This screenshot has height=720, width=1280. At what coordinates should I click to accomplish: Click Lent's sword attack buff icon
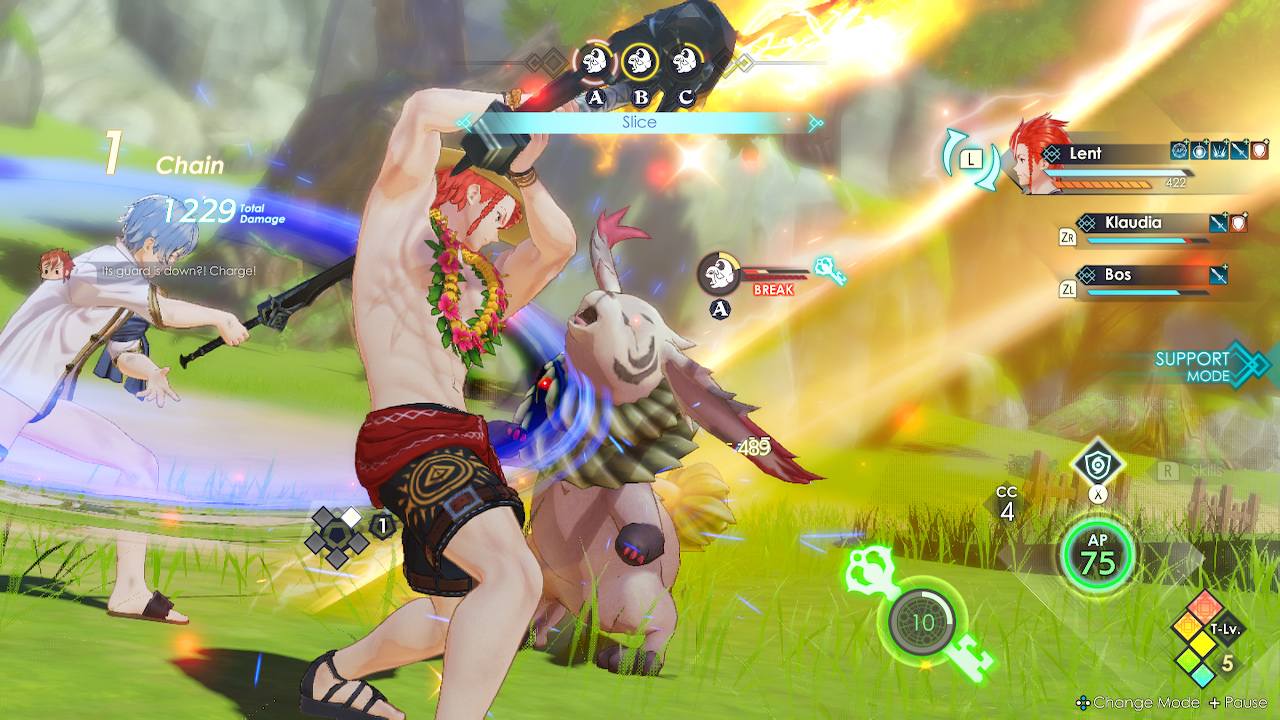[x=1238, y=152]
